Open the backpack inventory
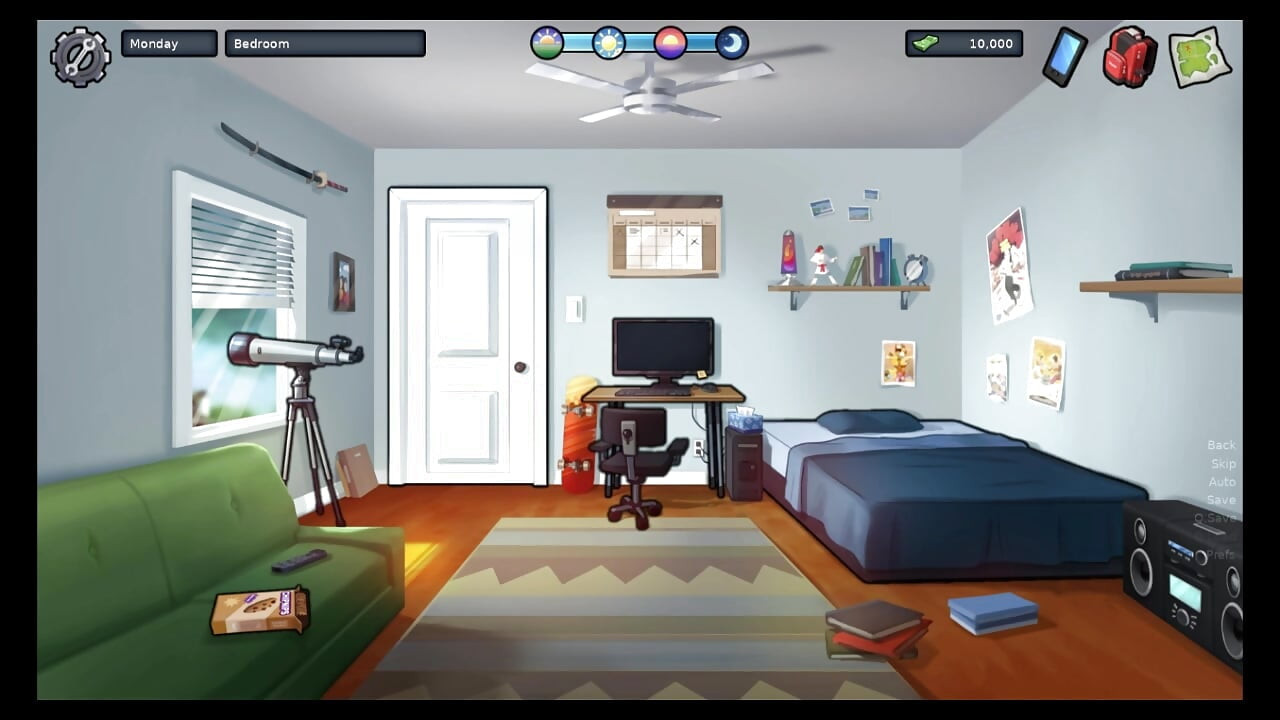 click(x=1128, y=57)
